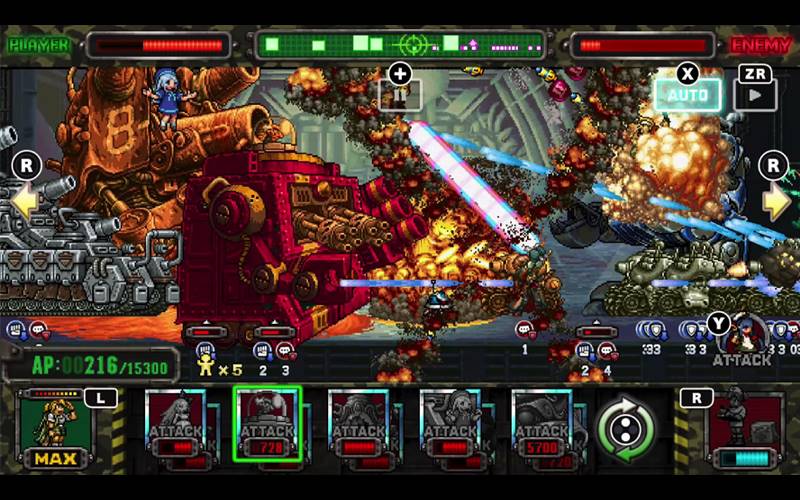Viewport: 800px width, 500px height.
Task: Open the battlefield radar minimap
Action: click(x=400, y=45)
